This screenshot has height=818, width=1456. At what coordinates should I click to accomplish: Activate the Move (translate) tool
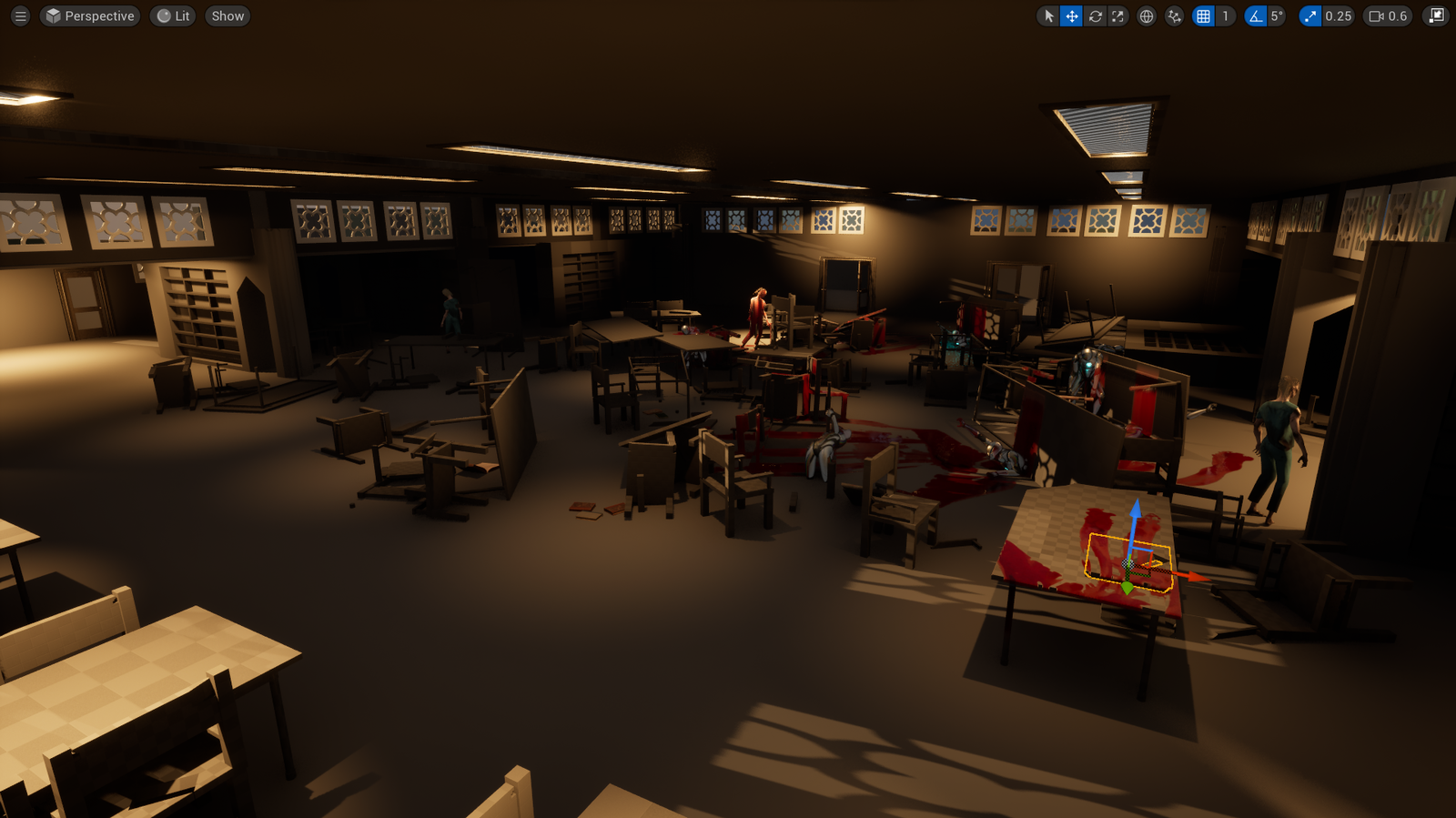1071,15
